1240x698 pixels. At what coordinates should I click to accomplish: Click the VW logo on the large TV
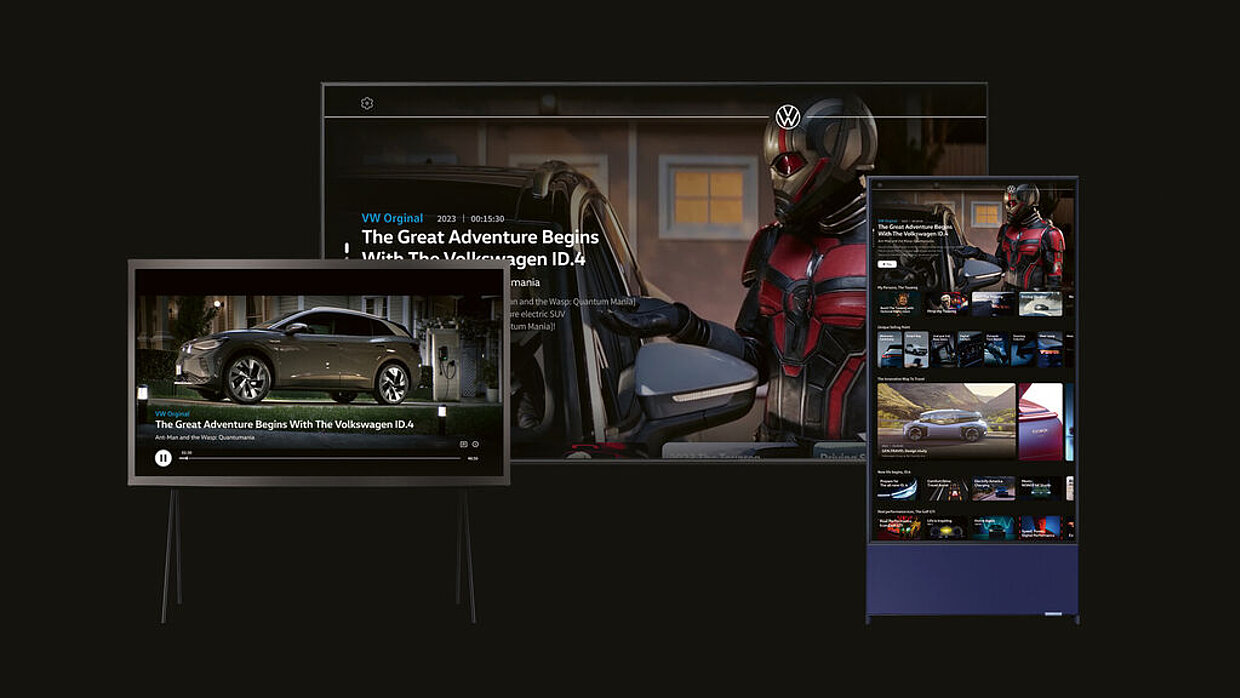[788, 117]
